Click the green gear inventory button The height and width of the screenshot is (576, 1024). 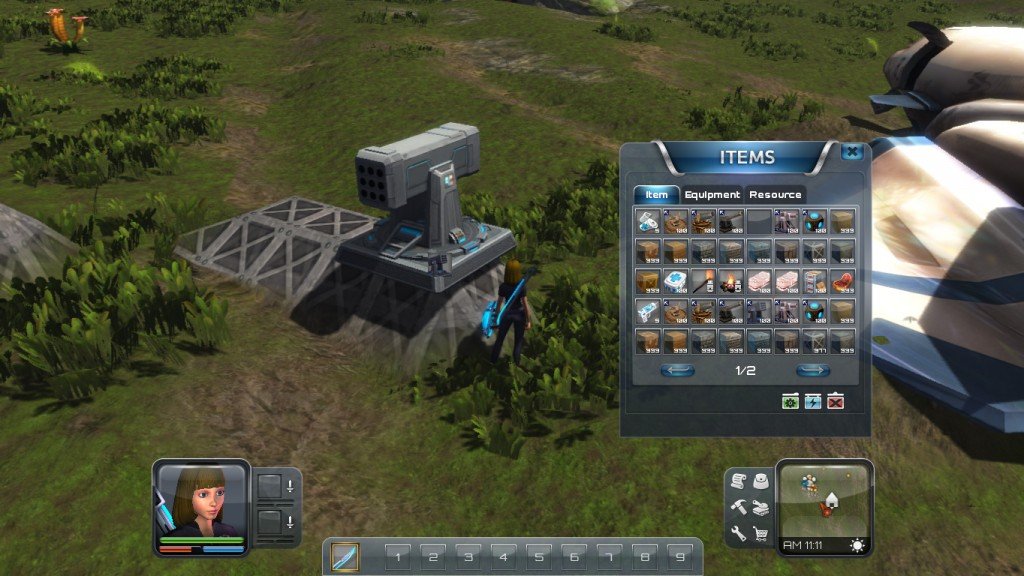point(791,401)
